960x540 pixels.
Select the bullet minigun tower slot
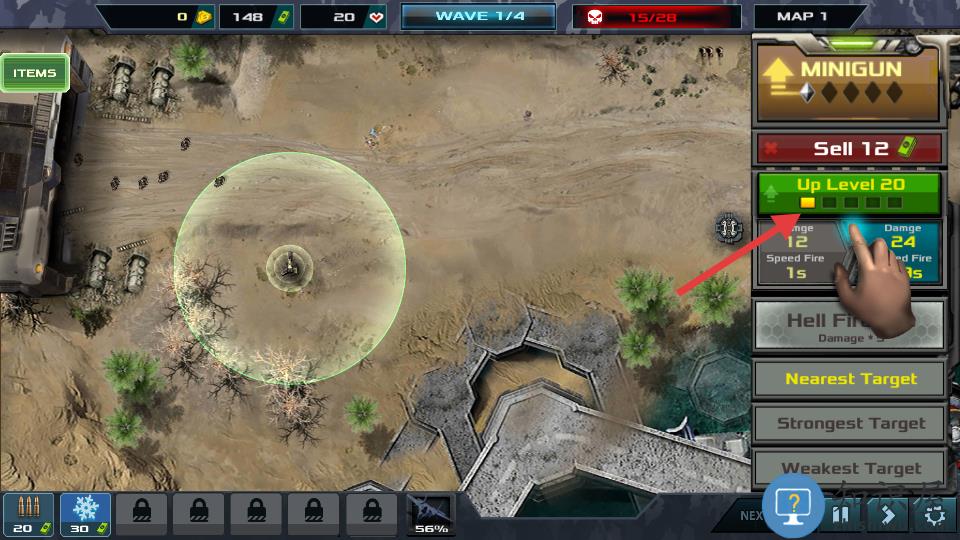click(28, 514)
